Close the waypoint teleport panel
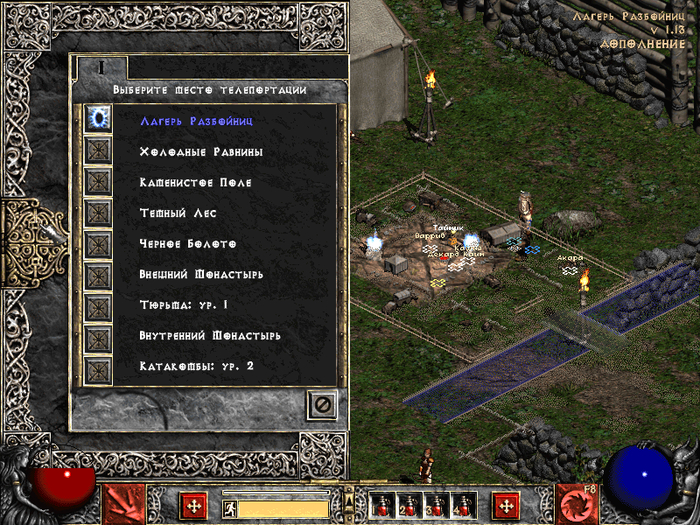Viewport: 700px width, 525px height. 322,405
